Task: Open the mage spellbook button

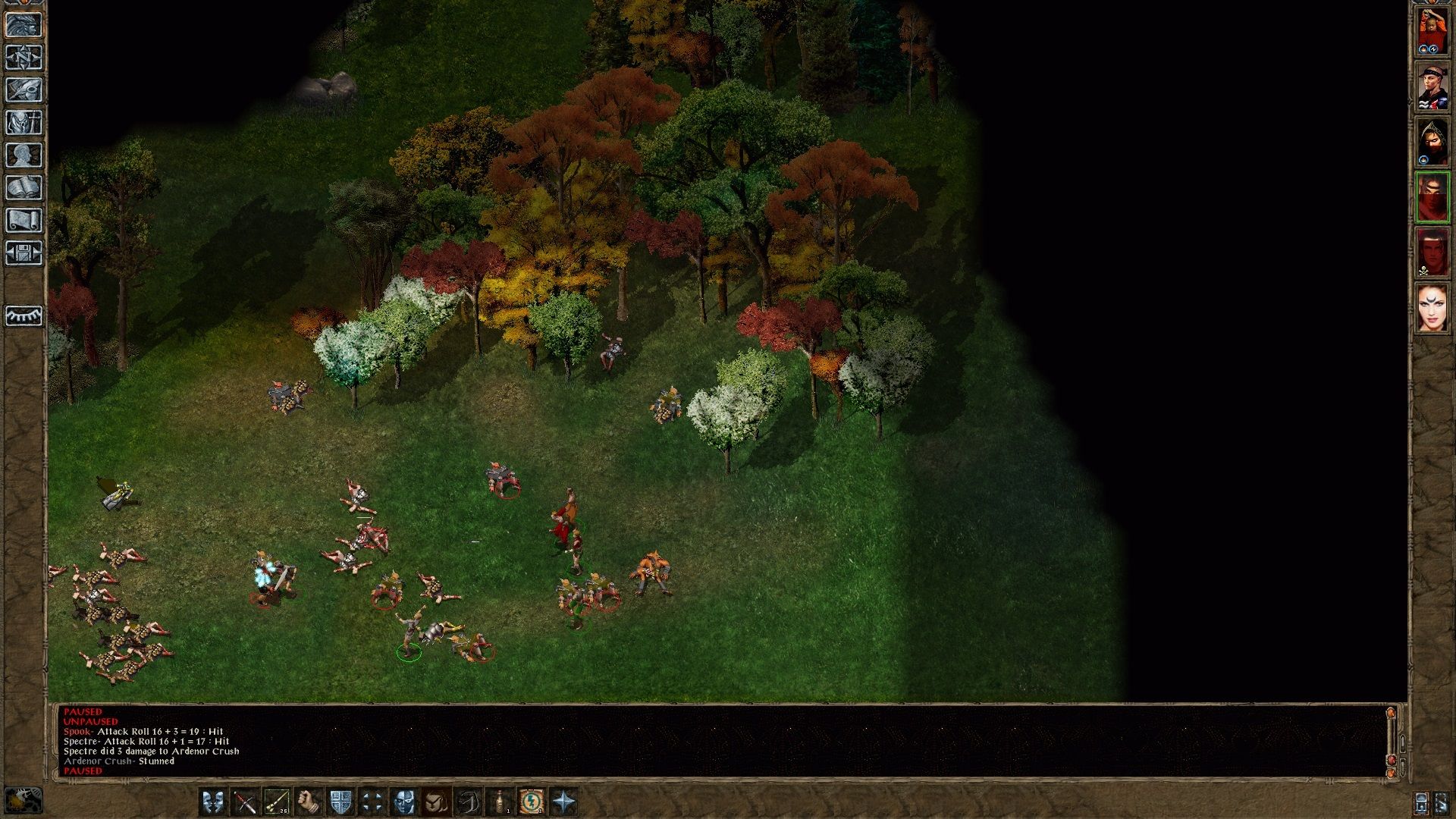Action: tap(24, 188)
